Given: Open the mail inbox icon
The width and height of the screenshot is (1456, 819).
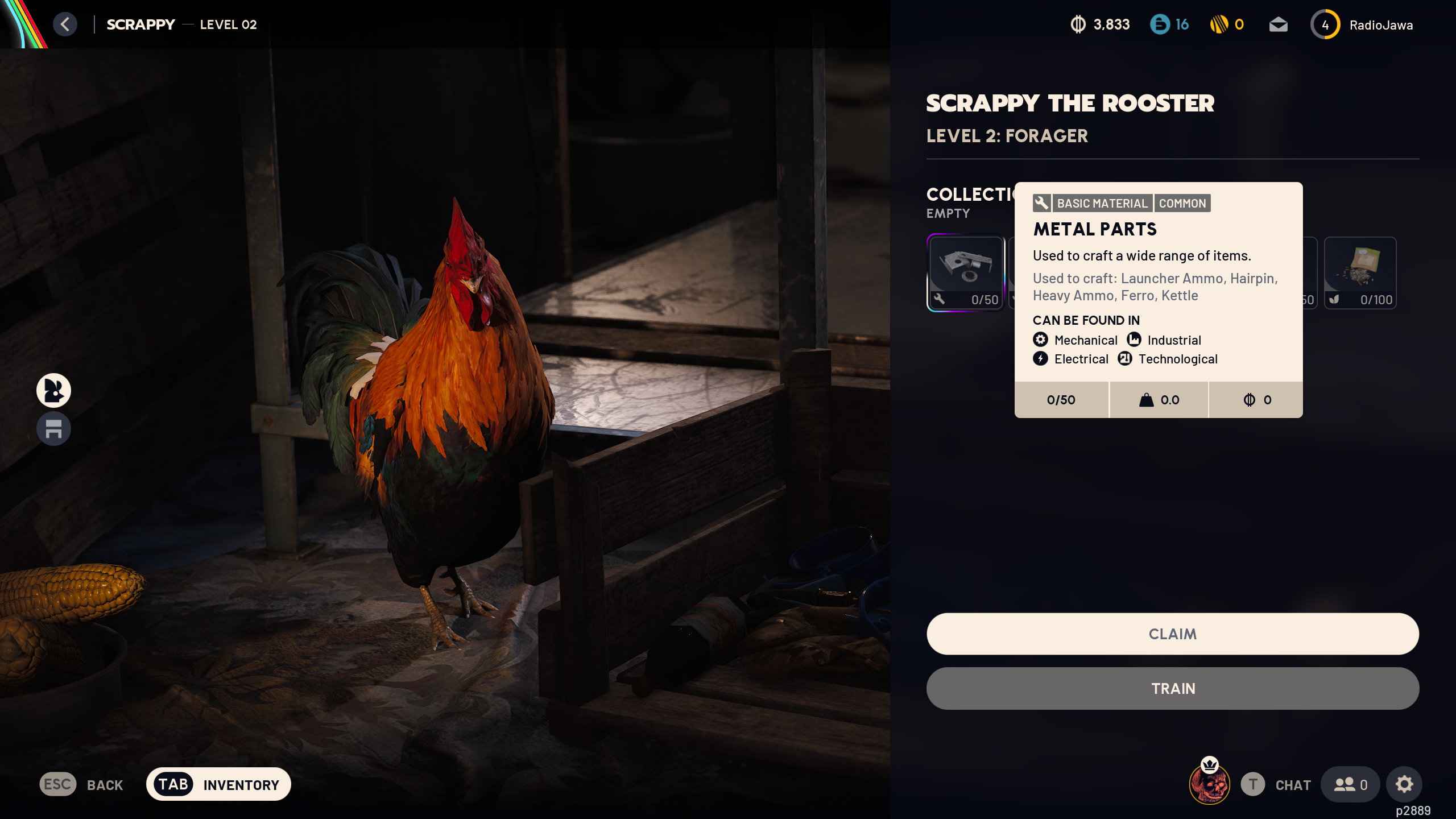Looking at the screenshot, I should tap(1278, 24).
